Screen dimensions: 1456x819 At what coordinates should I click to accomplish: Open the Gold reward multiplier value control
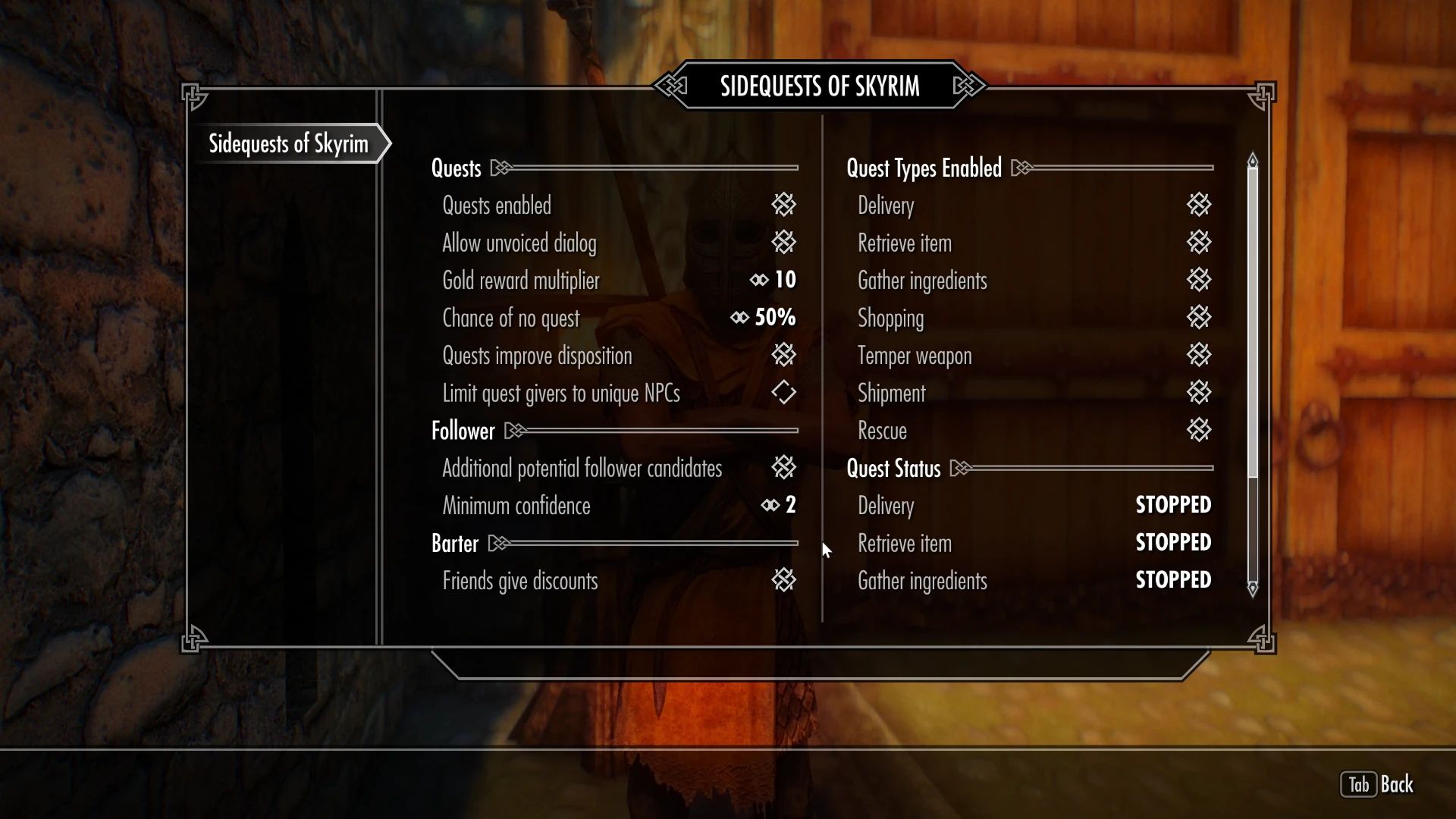[773, 280]
